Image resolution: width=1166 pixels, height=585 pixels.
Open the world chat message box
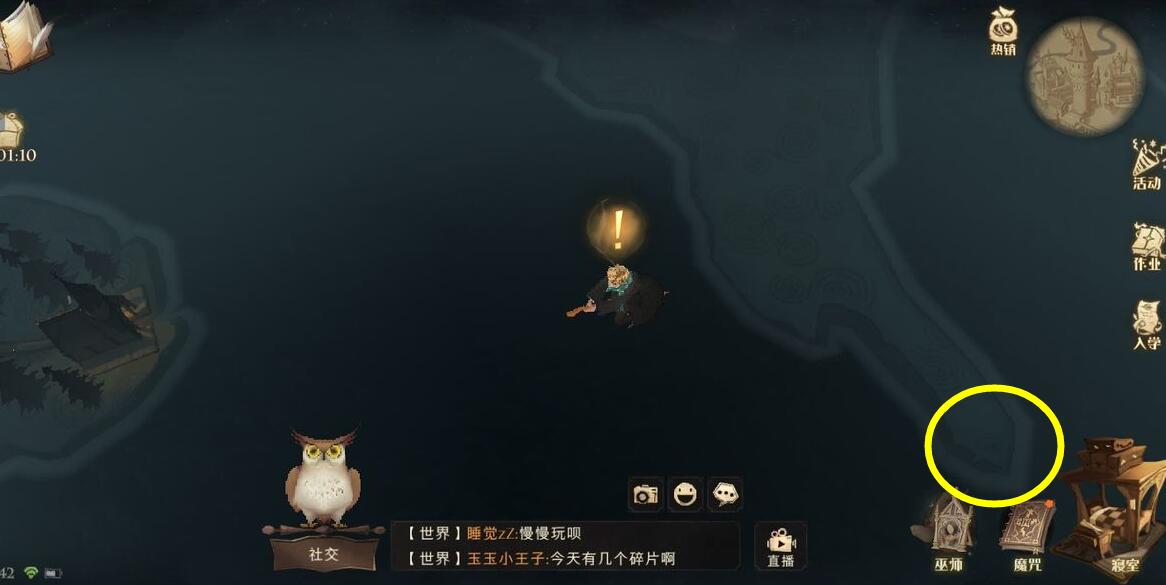(x=565, y=546)
